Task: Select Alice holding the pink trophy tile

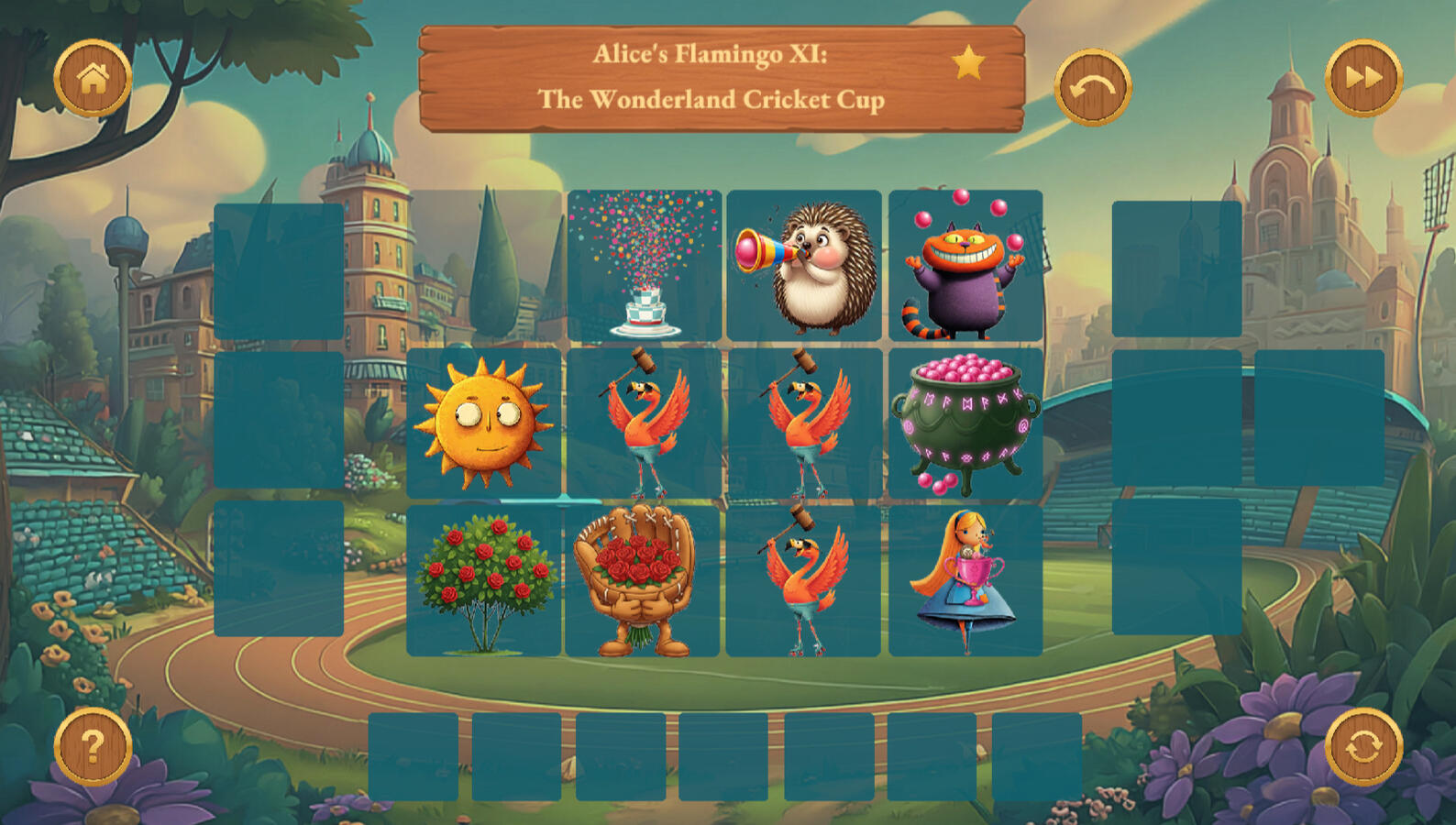Action: click(x=965, y=580)
